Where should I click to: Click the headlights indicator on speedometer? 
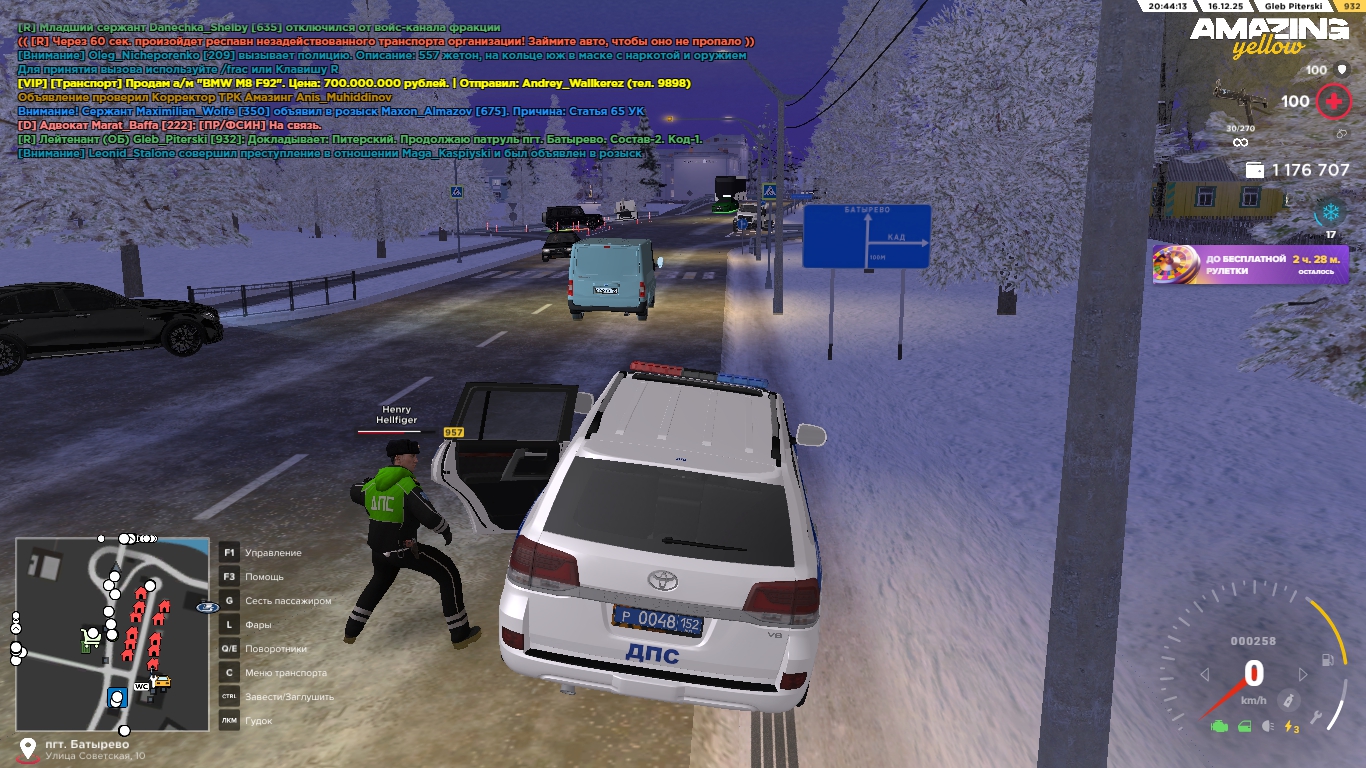point(1268,727)
